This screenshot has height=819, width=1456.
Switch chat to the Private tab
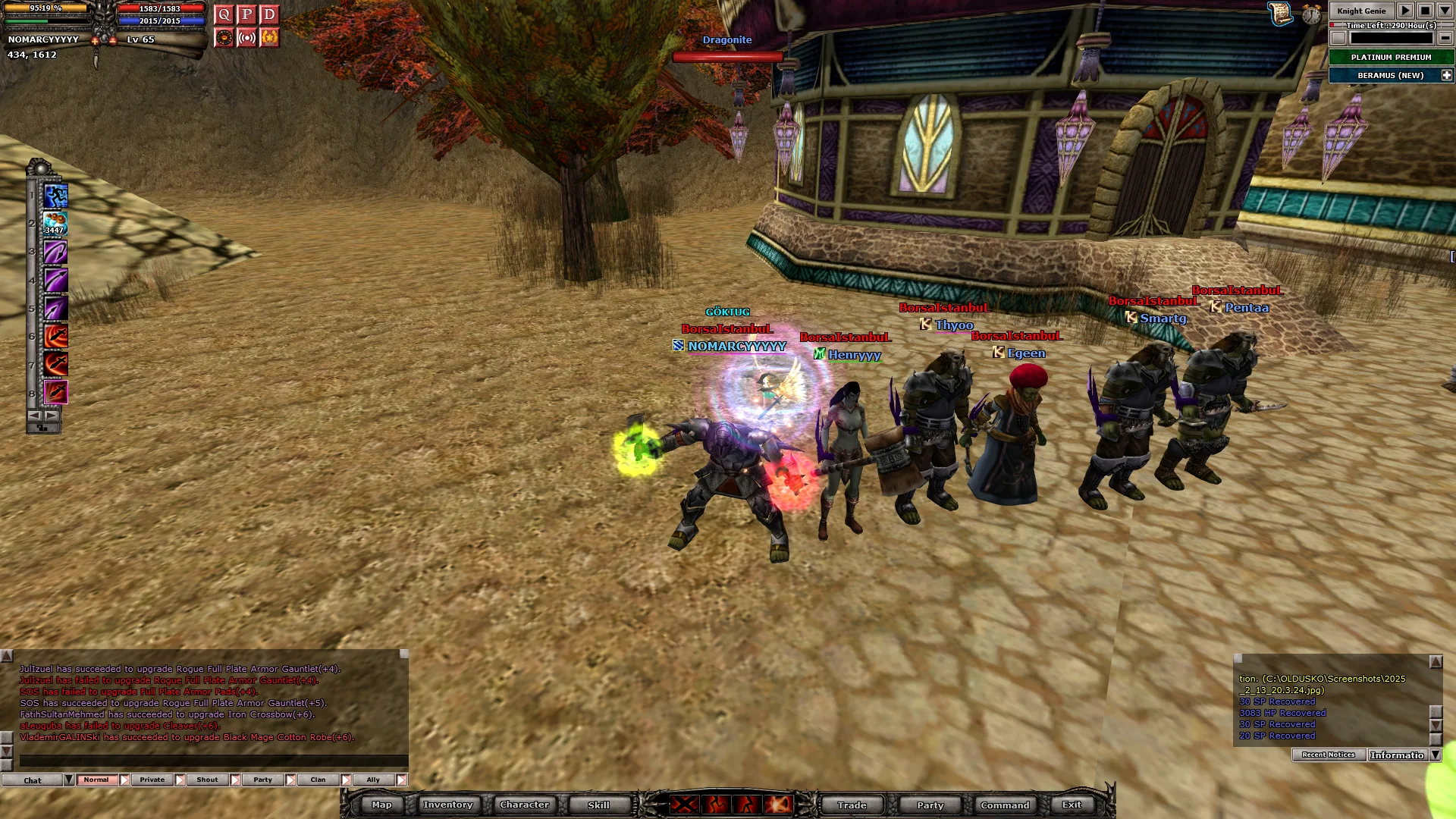coord(152,780)
